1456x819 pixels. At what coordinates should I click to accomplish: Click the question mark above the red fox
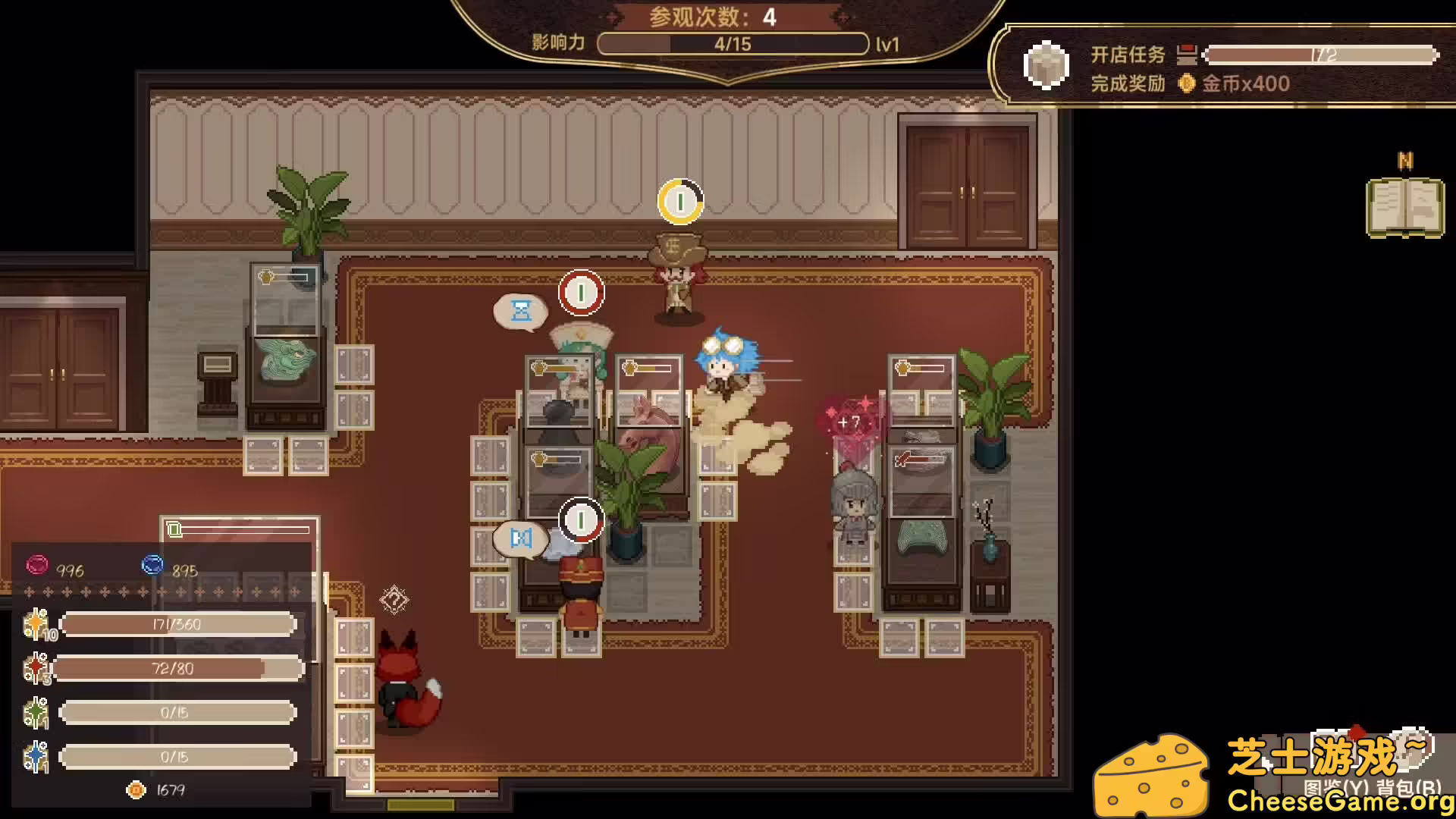394,600
